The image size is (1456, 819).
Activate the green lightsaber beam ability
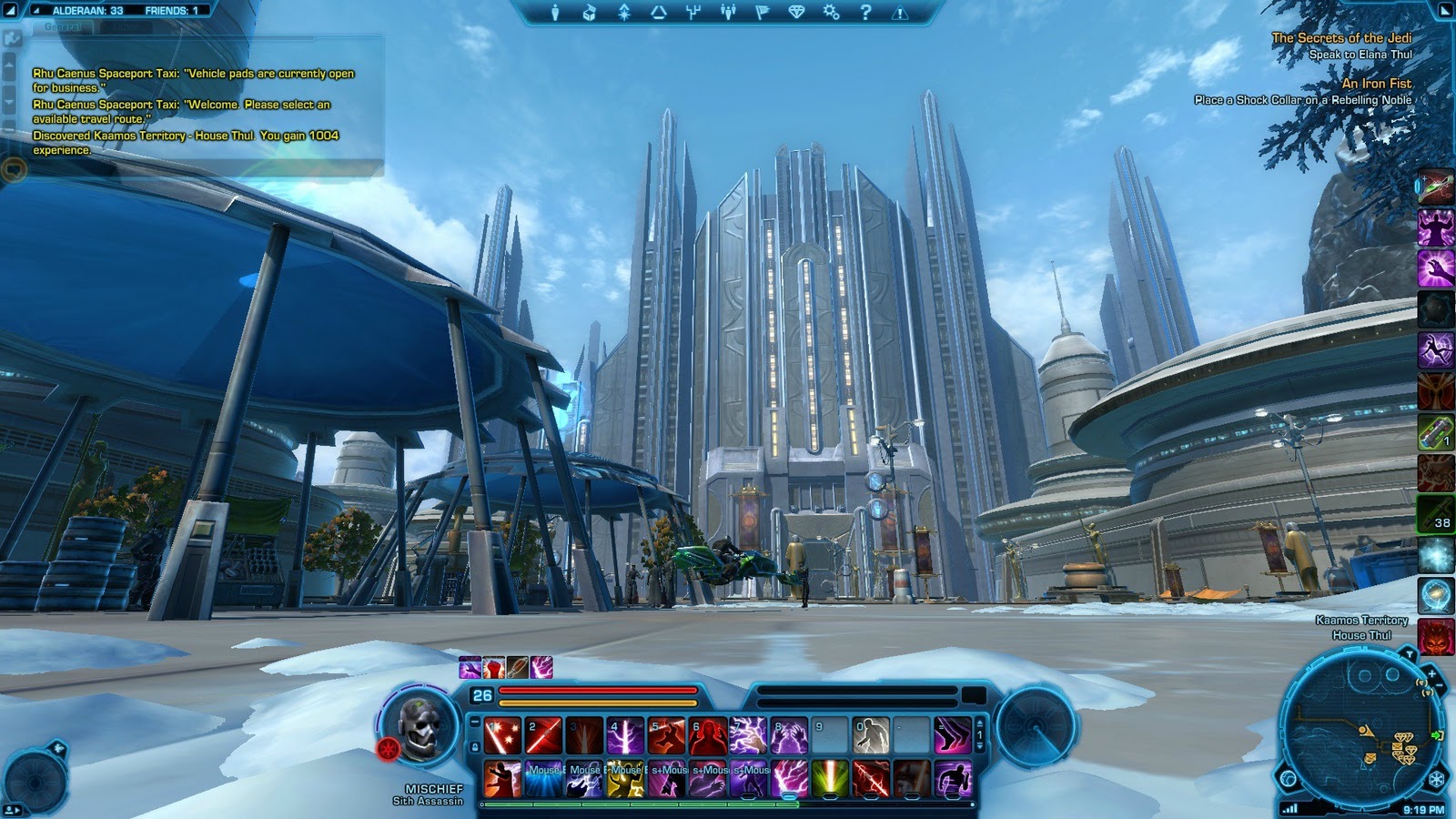830,779
